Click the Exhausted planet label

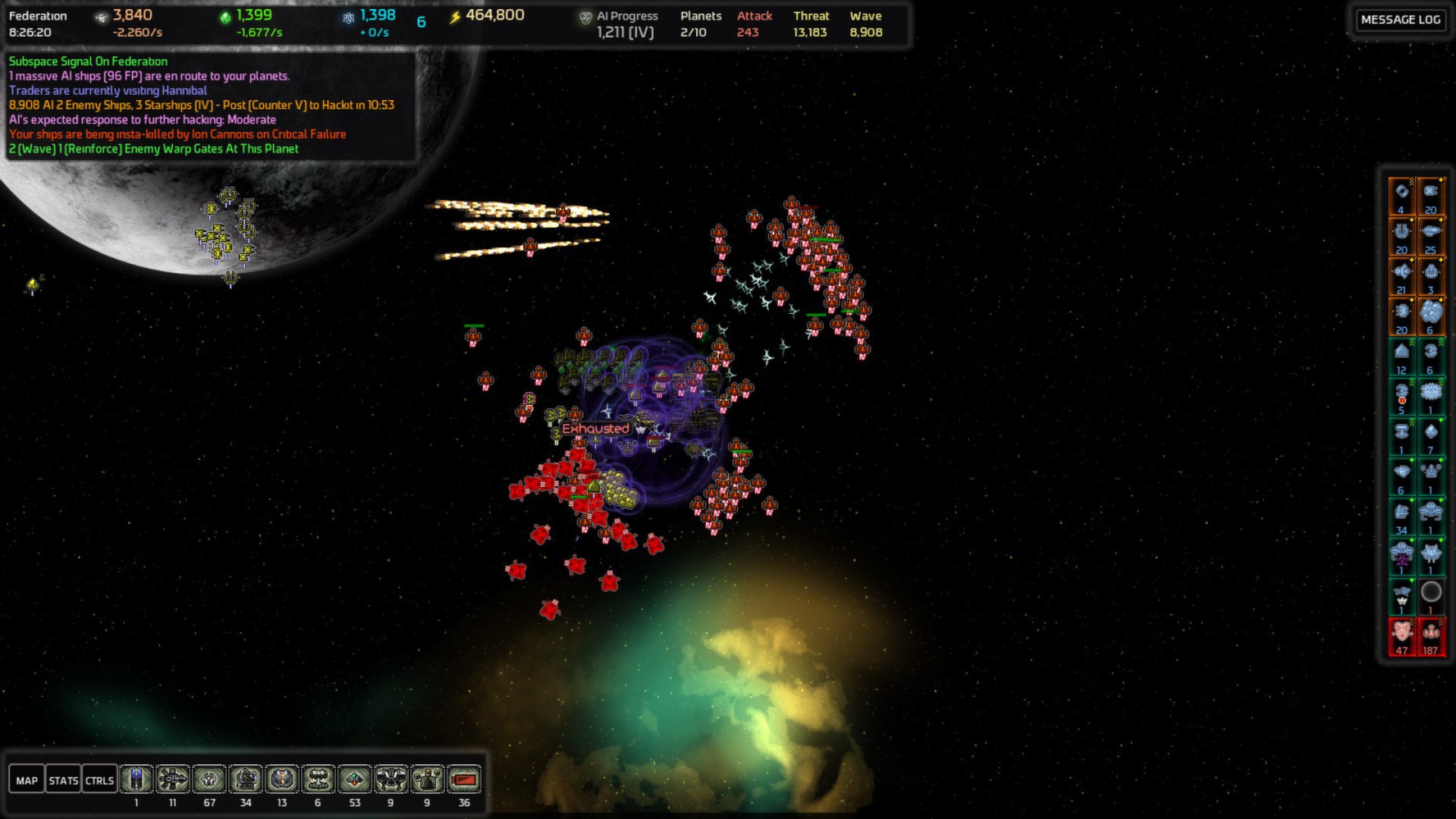(x=596, y=428)
